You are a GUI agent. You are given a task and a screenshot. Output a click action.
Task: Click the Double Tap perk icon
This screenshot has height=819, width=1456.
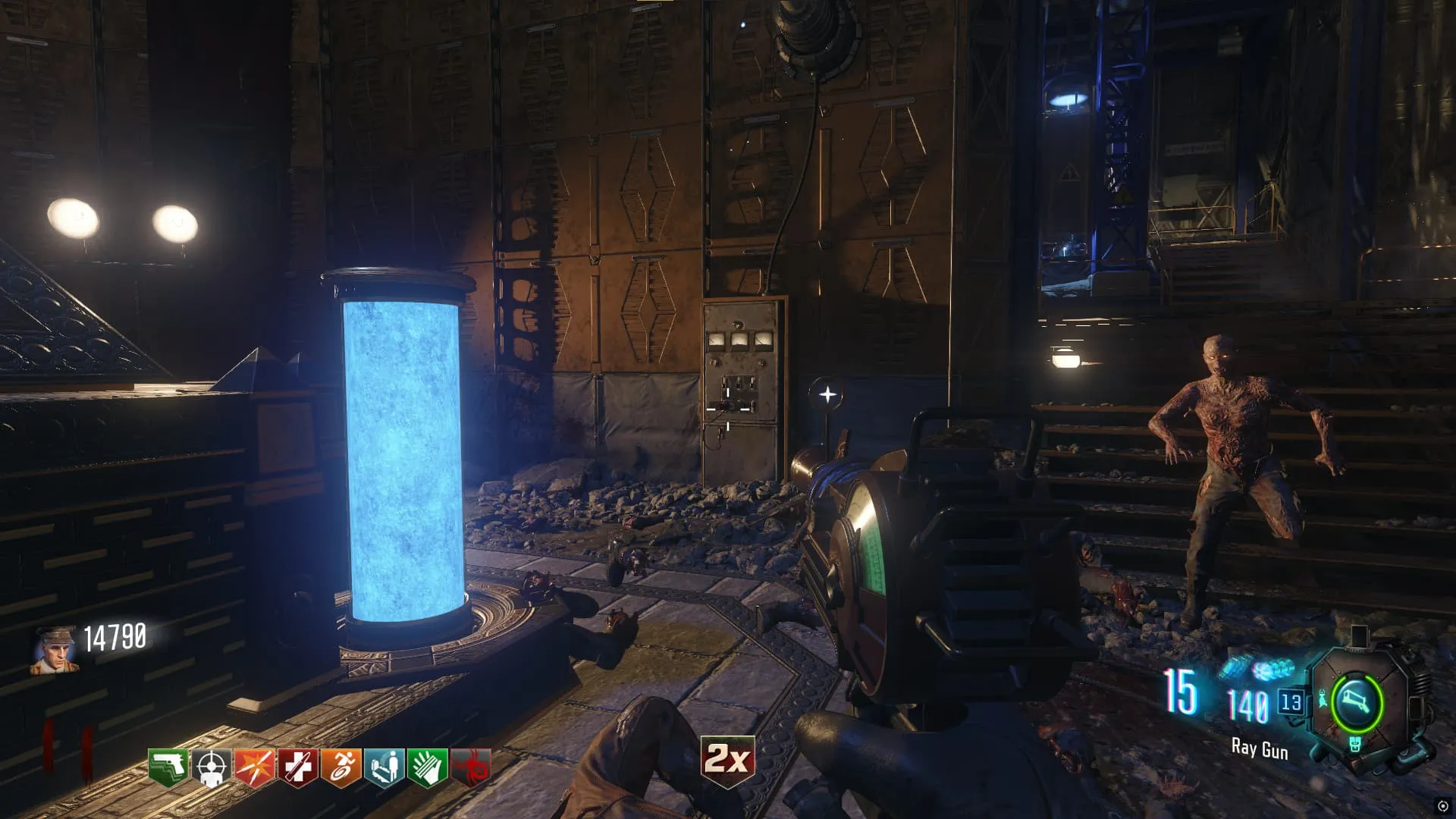[255, 768]
